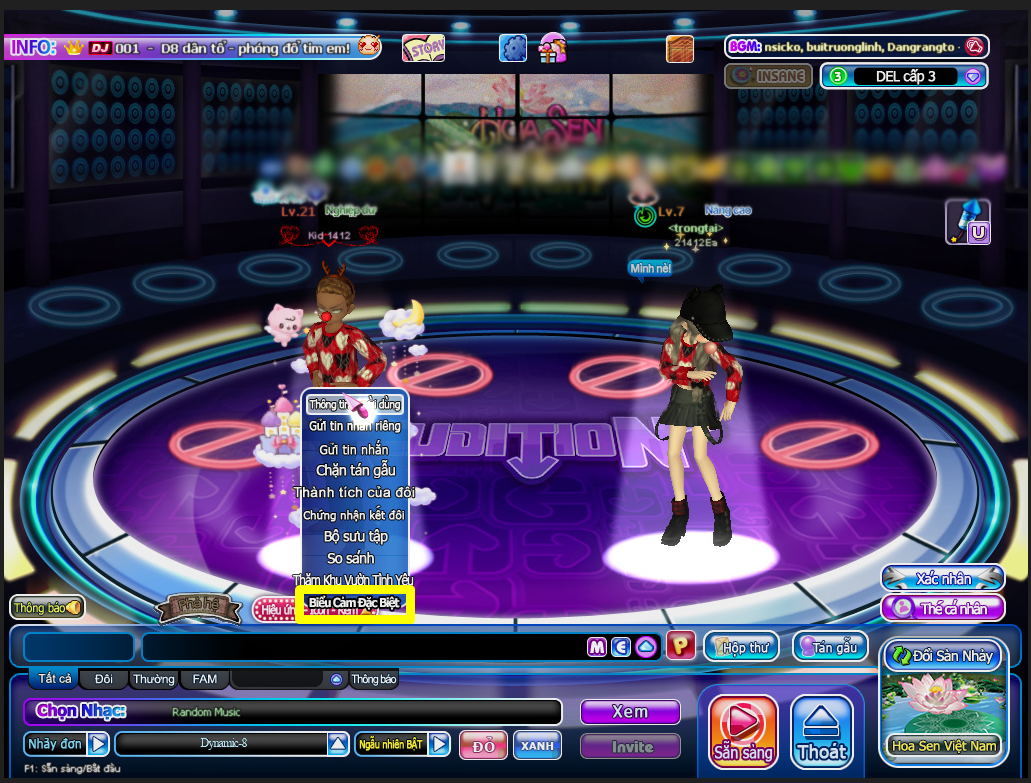Open Bộ sưu tập from the context menu
This screenshot has width=1031, height=783.
click(x=354, y=536)
